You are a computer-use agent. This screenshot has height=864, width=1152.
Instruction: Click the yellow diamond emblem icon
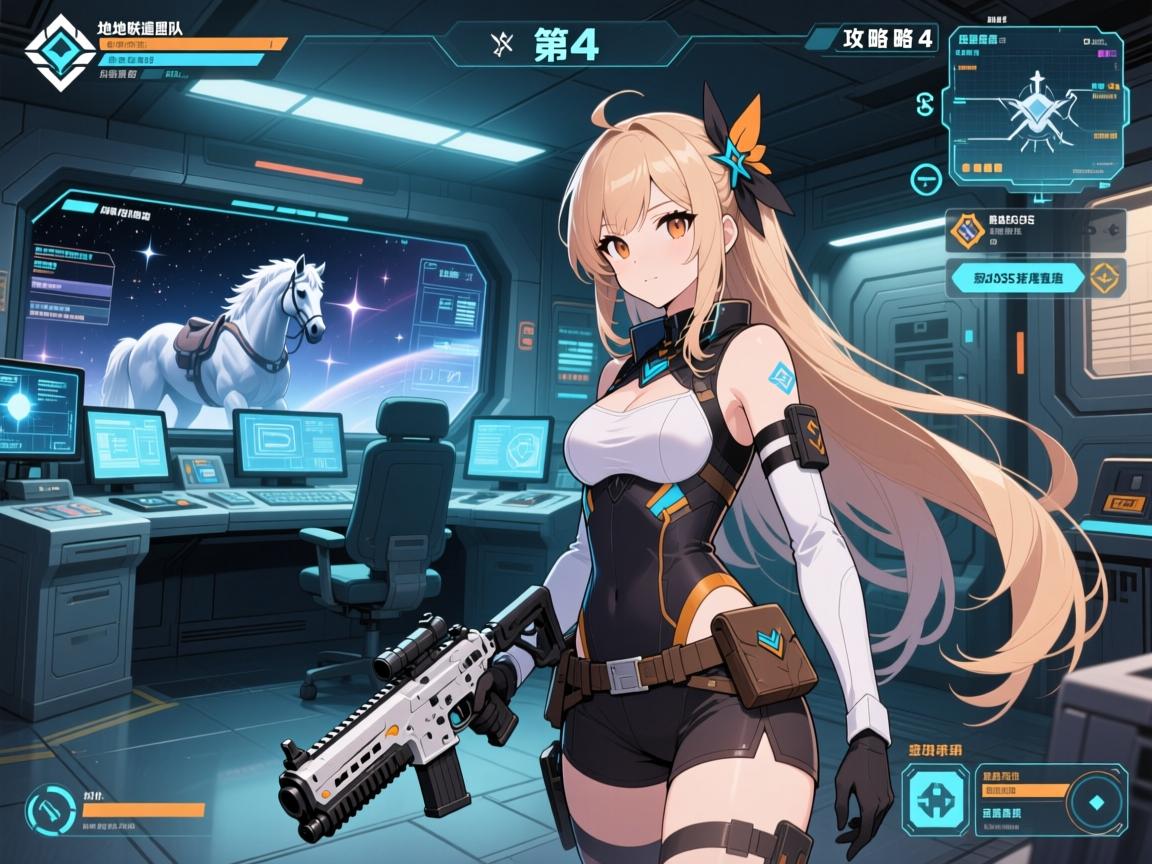pos(1105,277)
